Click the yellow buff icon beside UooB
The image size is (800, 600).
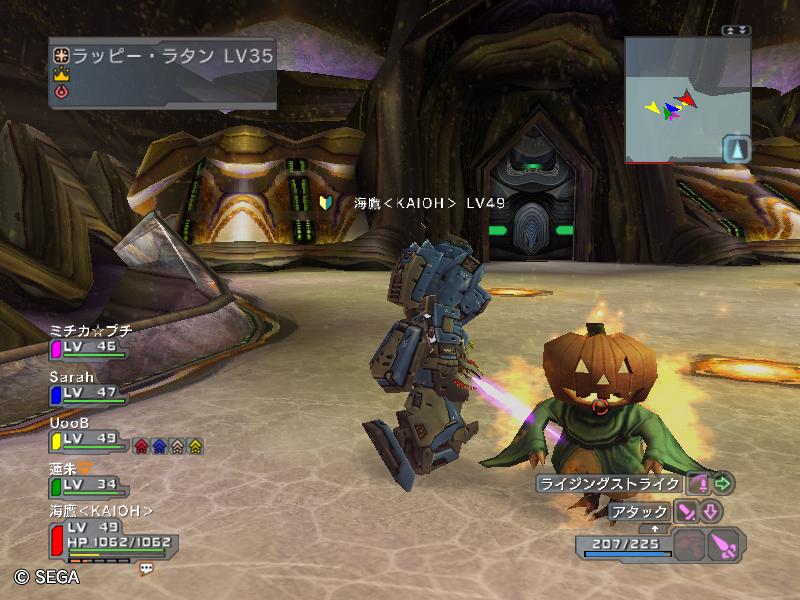click(x=195, y=446)
